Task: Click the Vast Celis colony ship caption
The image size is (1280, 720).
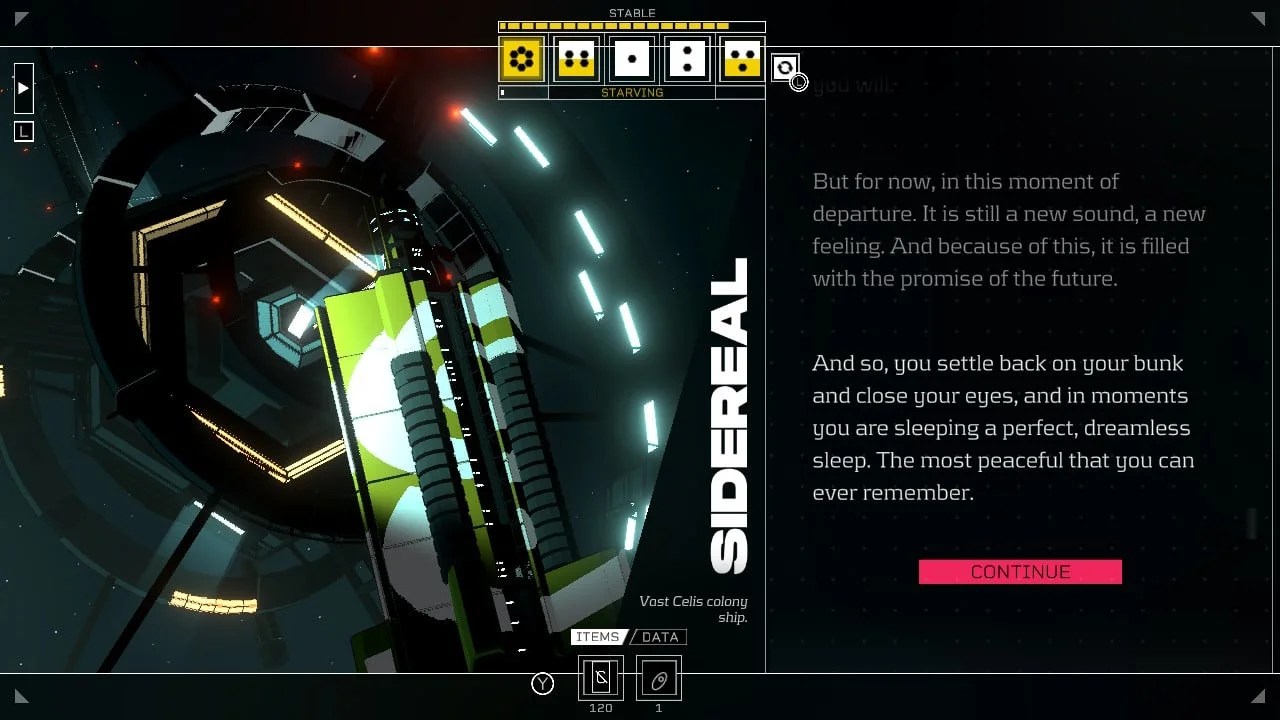Action: click(x=693, y=609)
